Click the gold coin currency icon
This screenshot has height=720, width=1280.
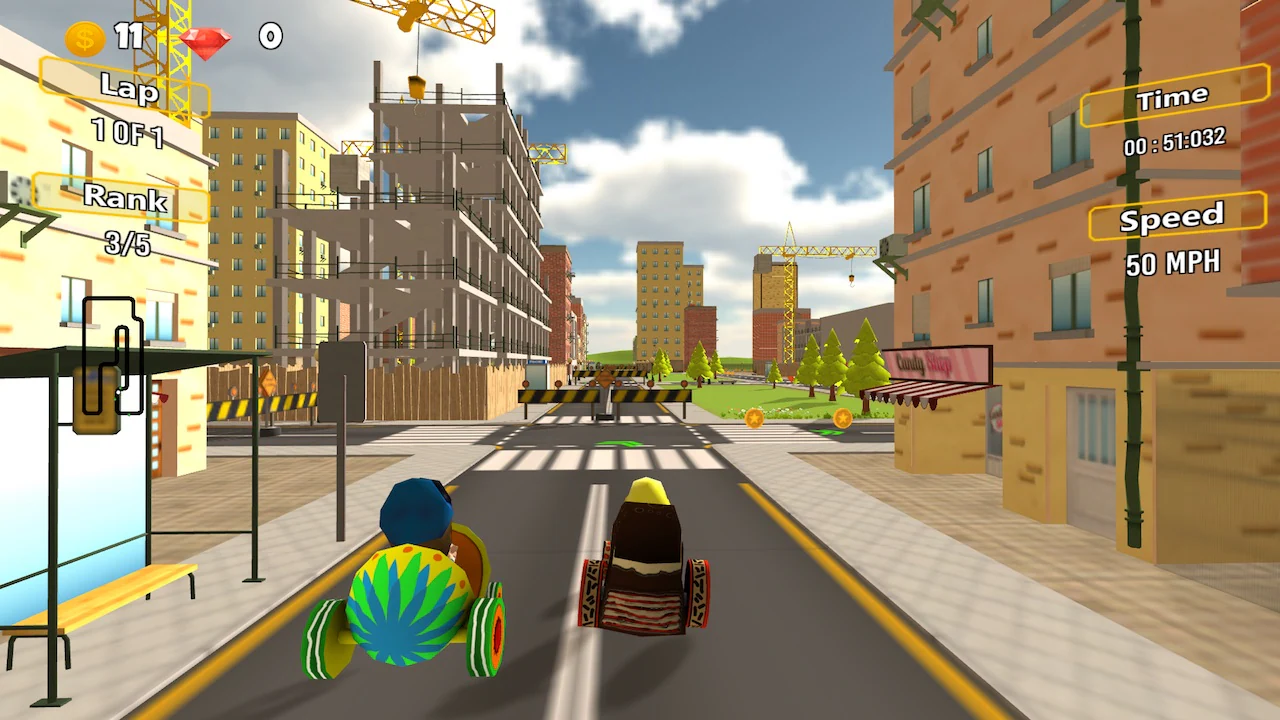83,36
